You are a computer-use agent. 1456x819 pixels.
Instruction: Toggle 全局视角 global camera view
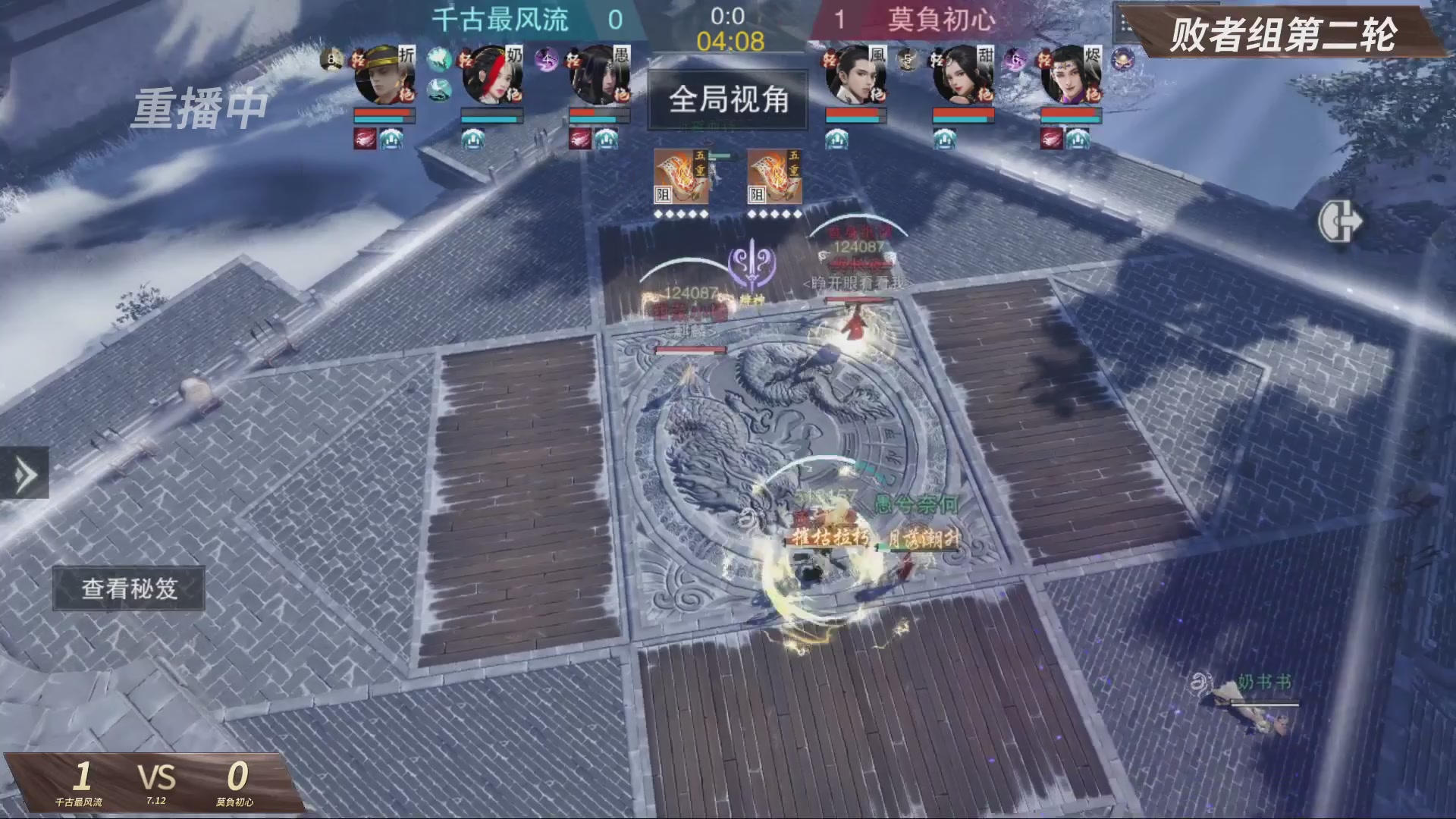(x=728, y=101)
